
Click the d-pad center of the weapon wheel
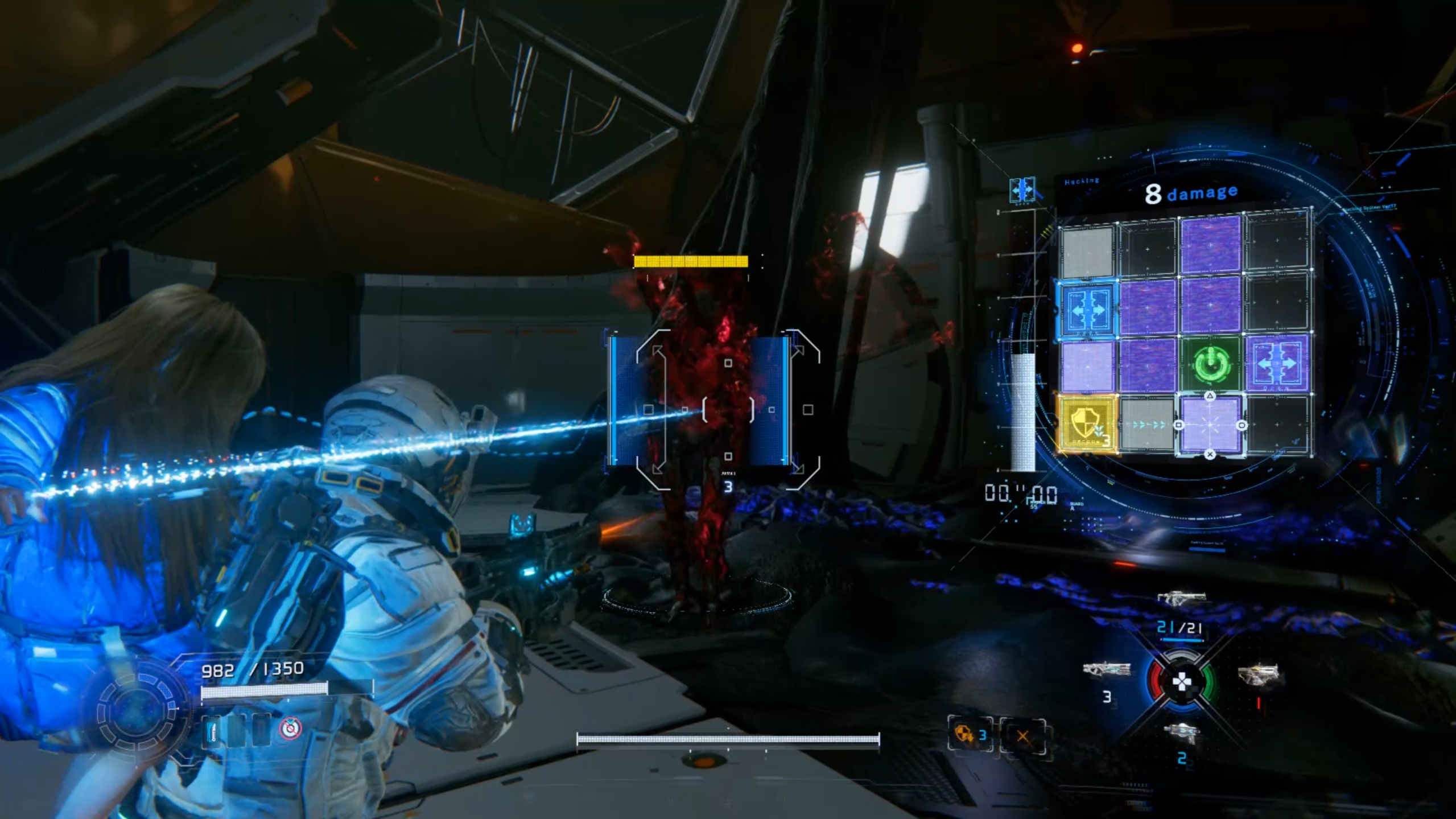coord(1182,682)
